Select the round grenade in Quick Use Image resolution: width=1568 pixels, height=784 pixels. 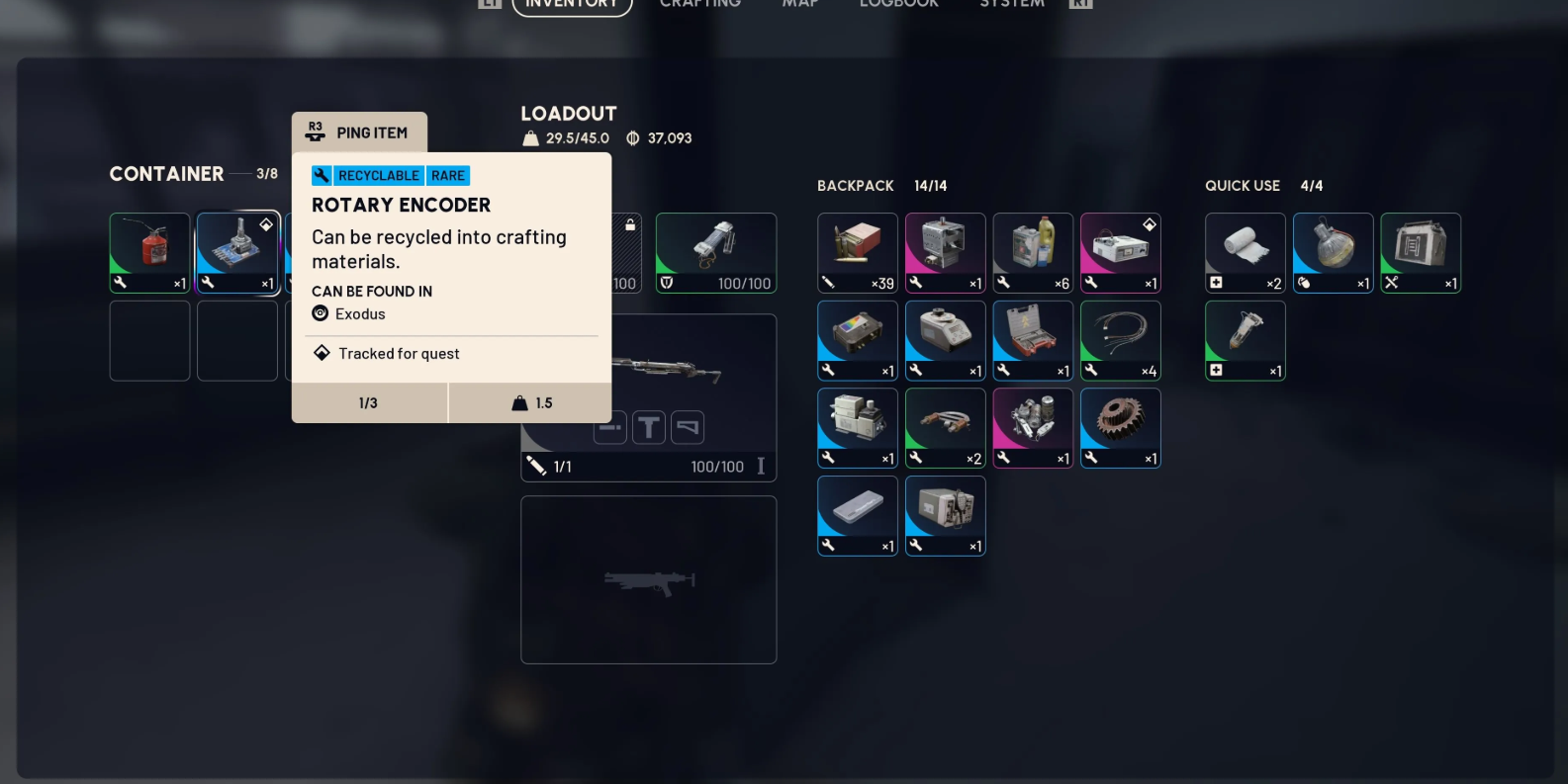coord(1333,252)
